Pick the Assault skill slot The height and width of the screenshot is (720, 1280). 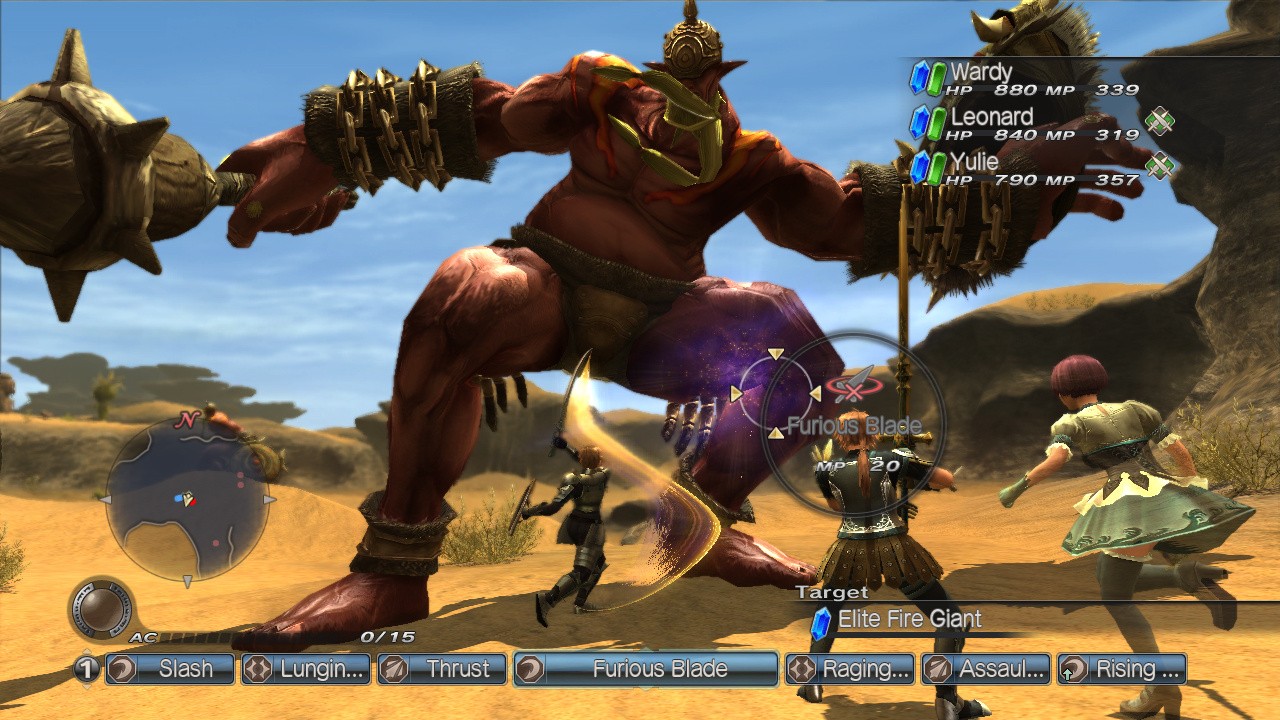tap(986, 669)
